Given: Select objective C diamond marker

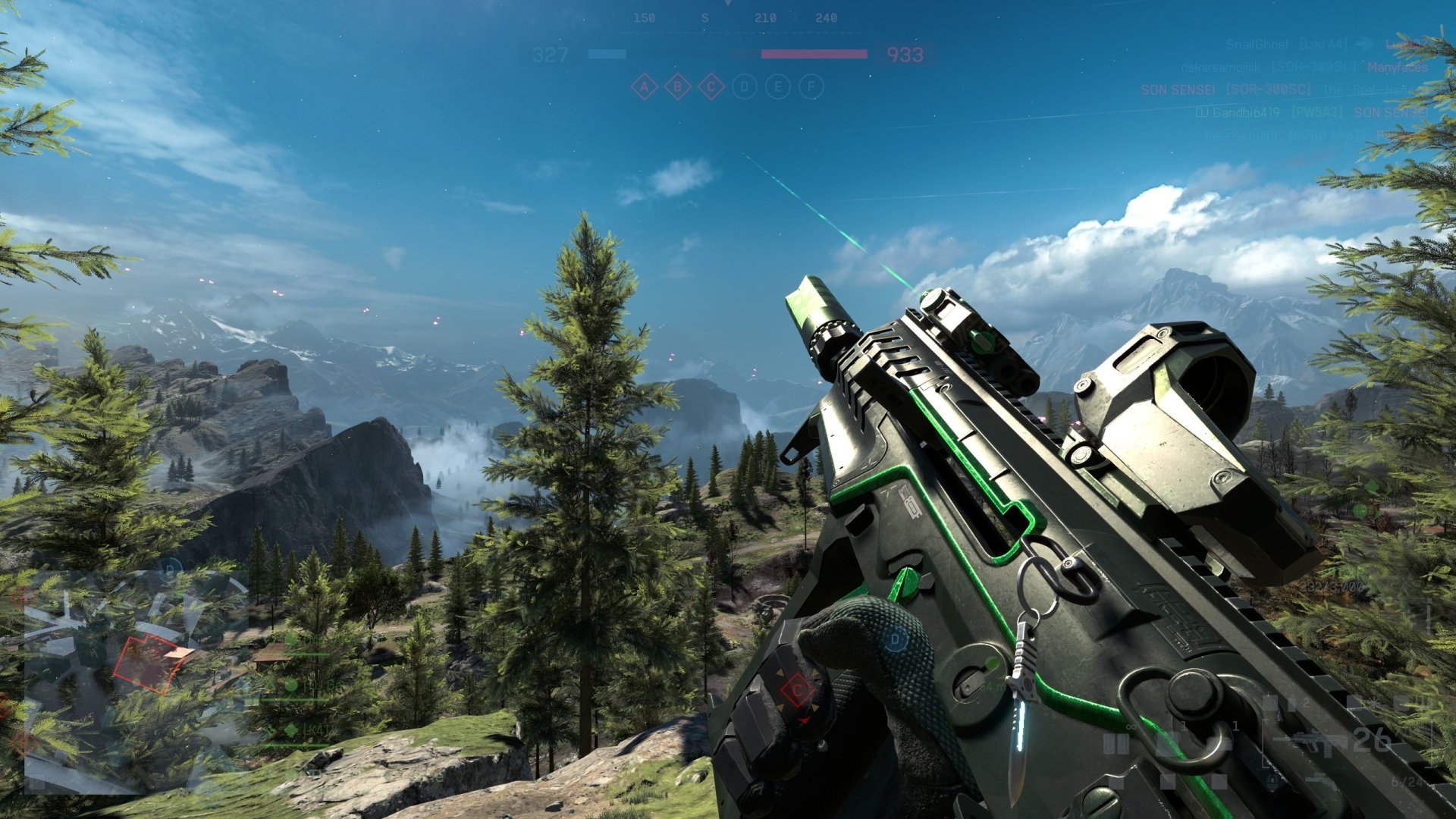Looking at the screenshot, I should point(711,87).
